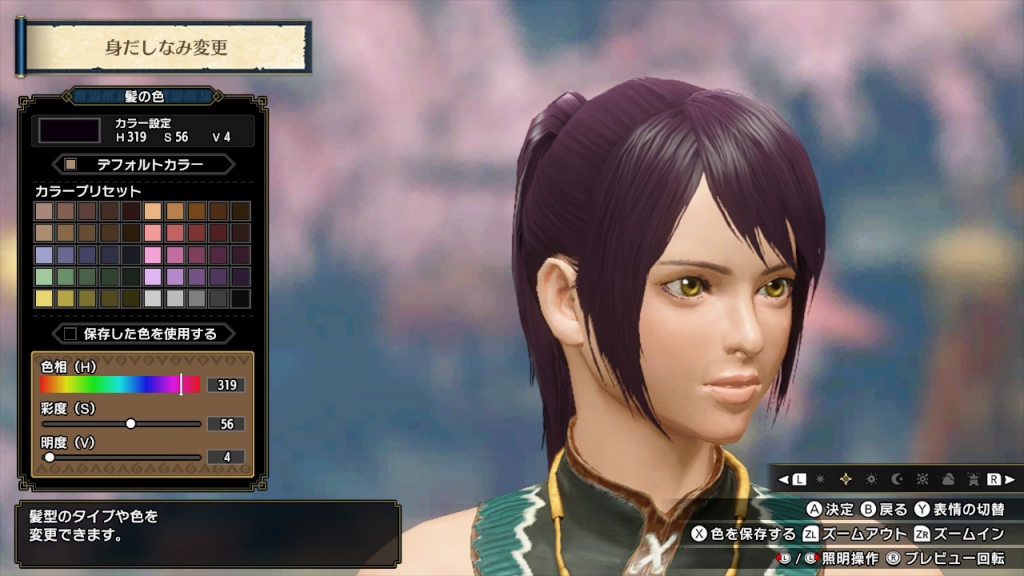The height and width of the screenshot is (576, 1024).
Task: Adjust the saturation (S) slider
Action: tap(131, 423)
